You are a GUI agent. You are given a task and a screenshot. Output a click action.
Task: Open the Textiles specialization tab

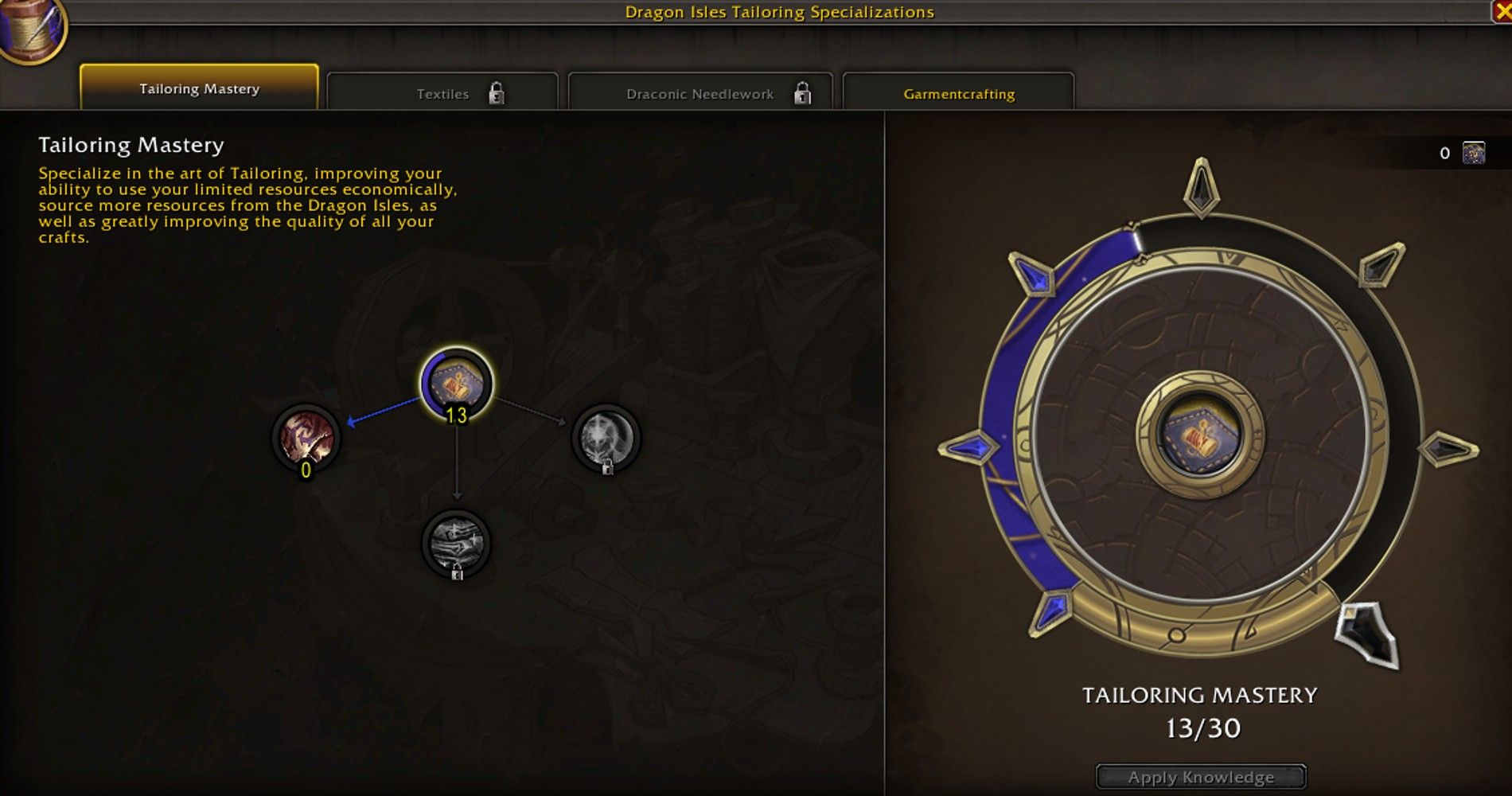[442, 93]
